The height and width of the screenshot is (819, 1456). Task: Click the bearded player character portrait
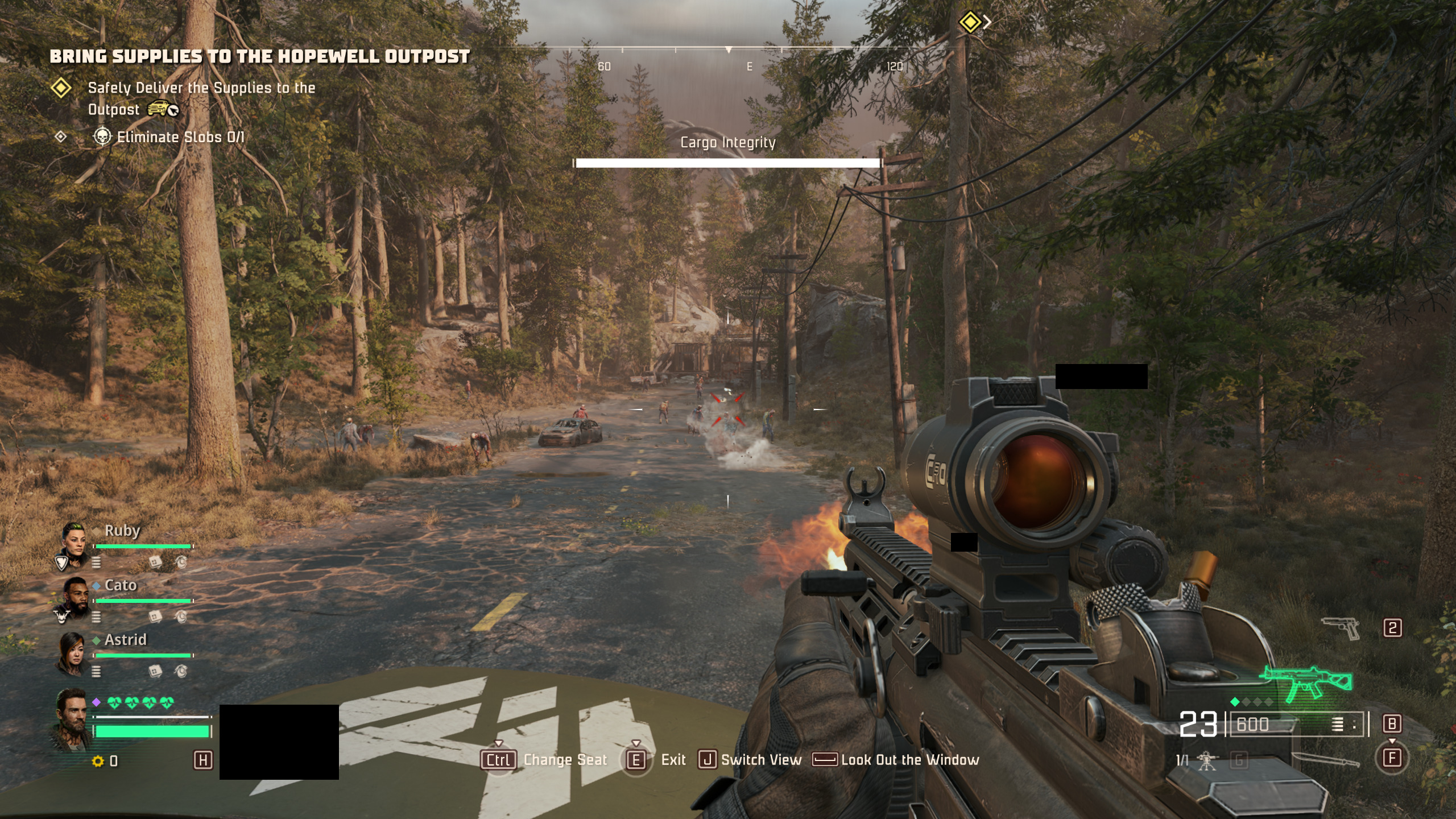pyautogui.click(x=73, y=718)
